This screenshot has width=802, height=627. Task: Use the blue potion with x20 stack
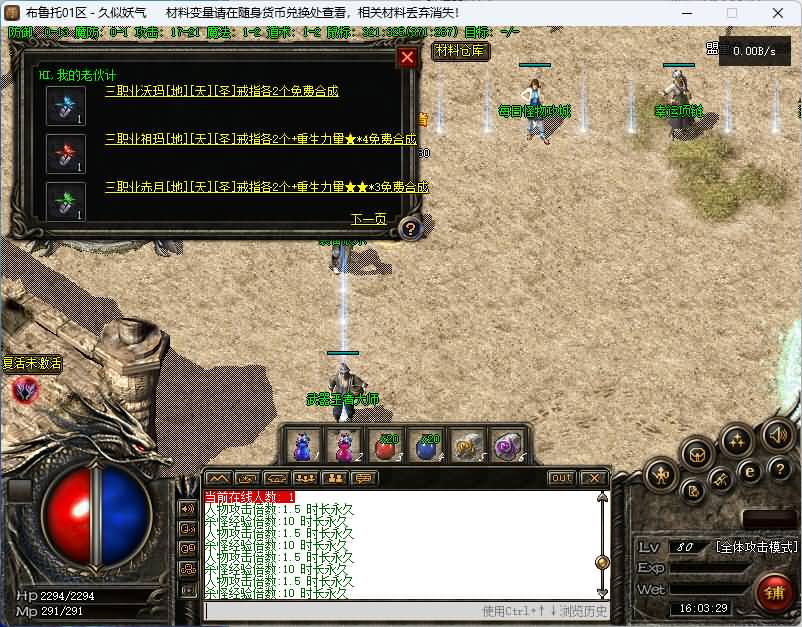428,445
